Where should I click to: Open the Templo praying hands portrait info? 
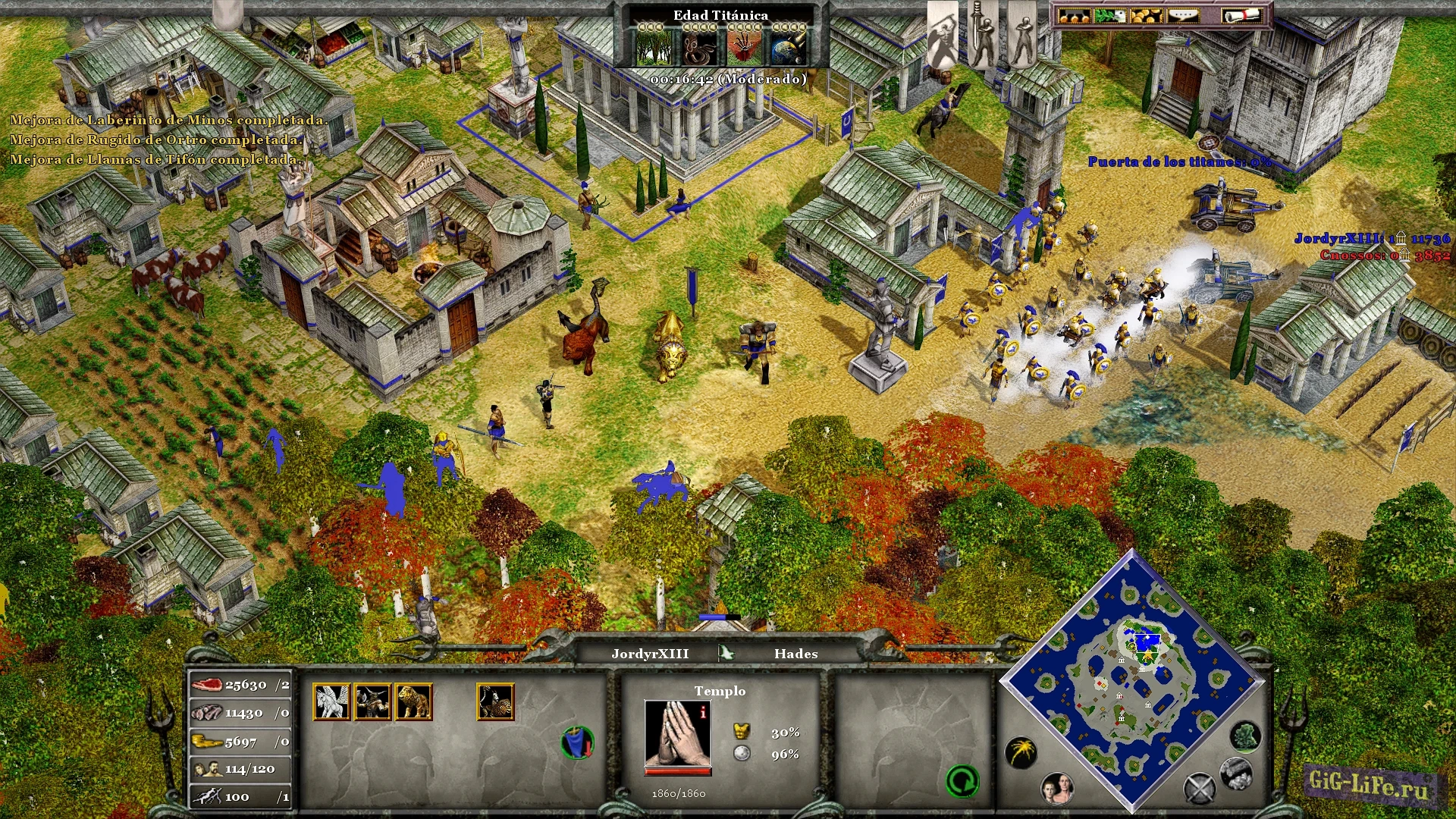click(677, 733)
